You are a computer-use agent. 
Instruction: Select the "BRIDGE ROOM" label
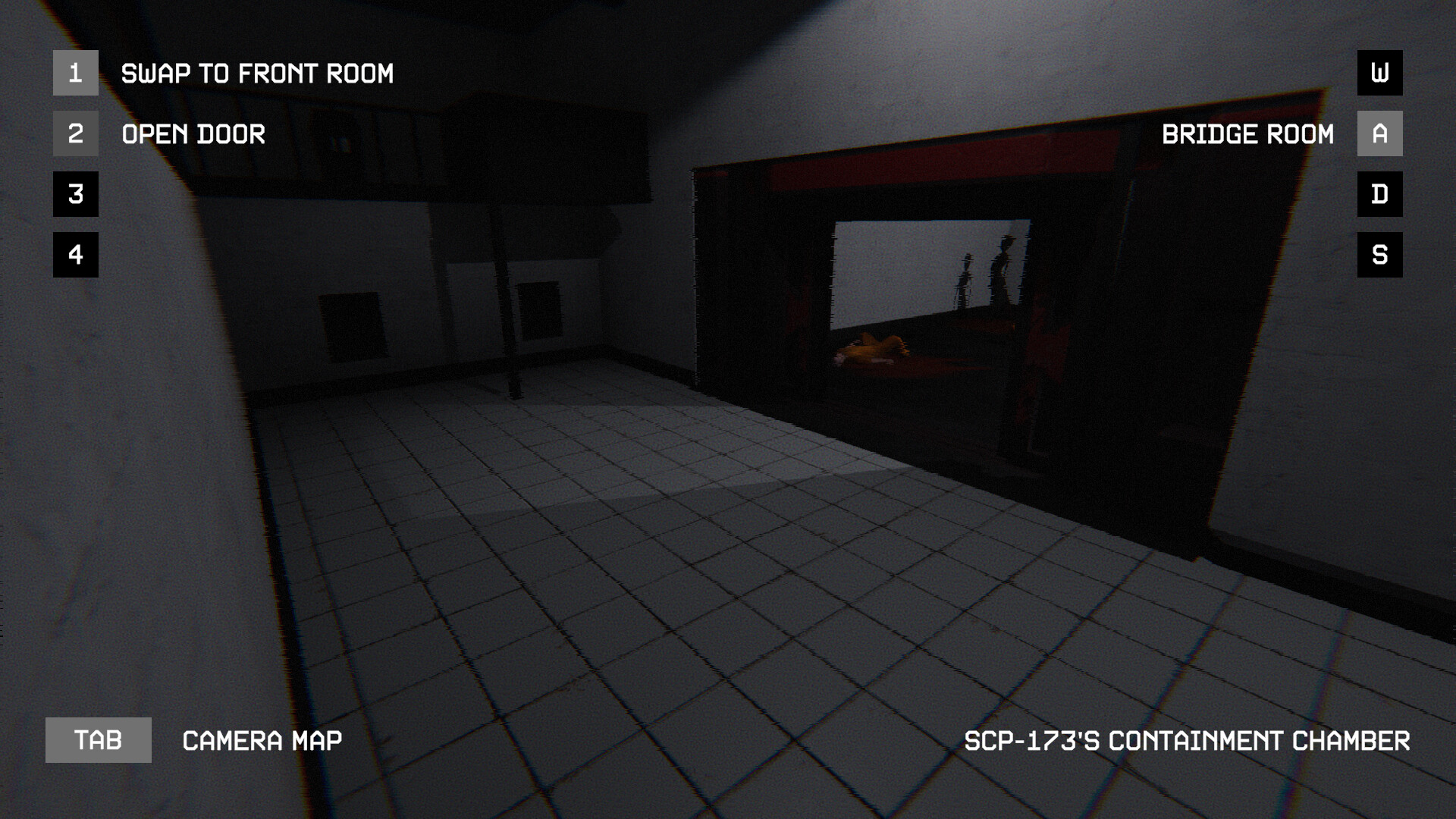pos(1249,135)
